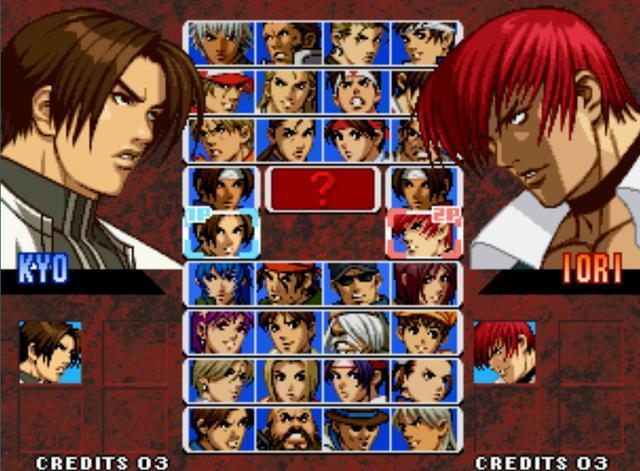
Task: Select Terry with the red cap
Action: tap(221, 91)
